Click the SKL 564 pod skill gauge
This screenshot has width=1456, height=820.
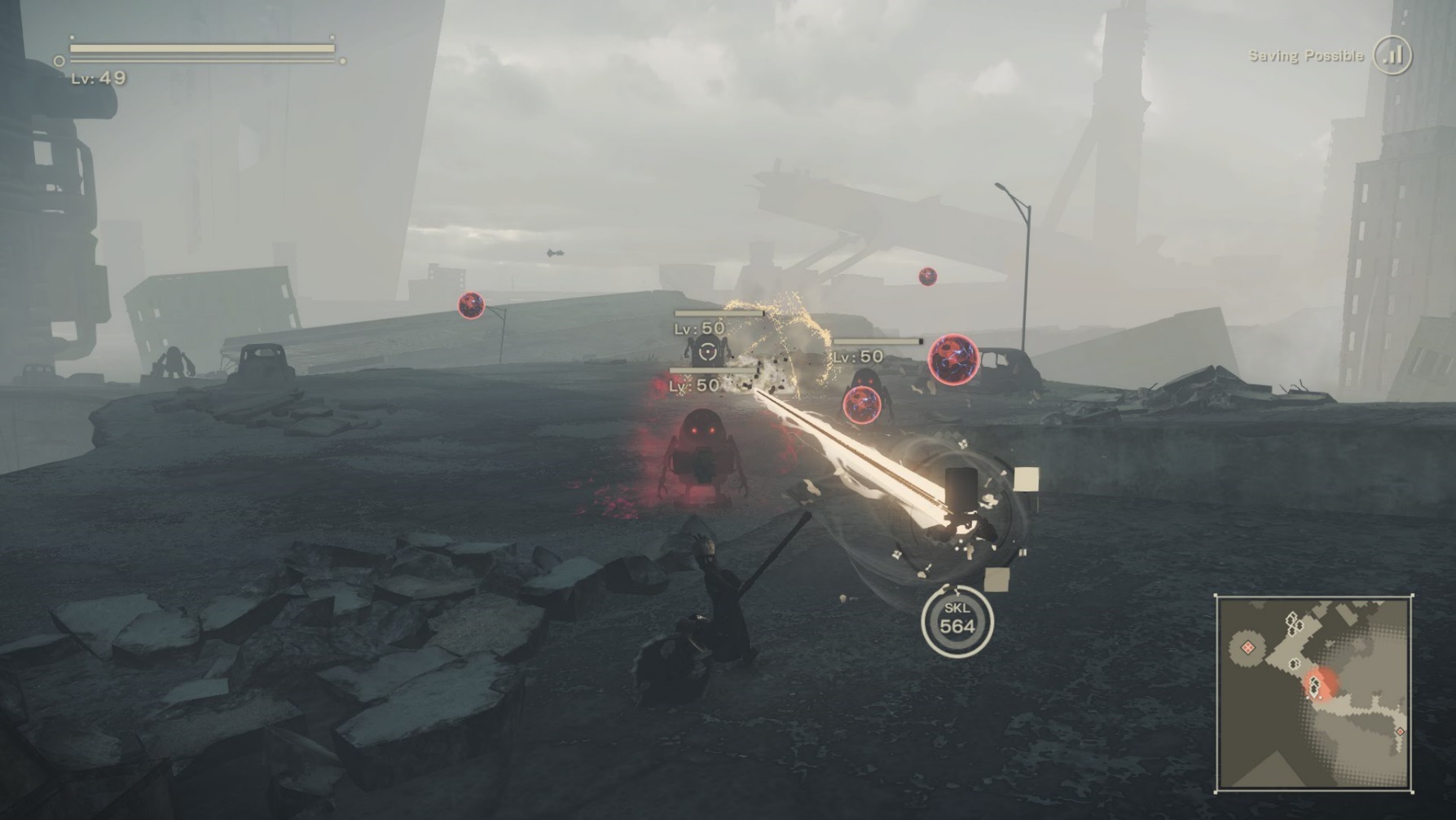(x=957, y=621)
